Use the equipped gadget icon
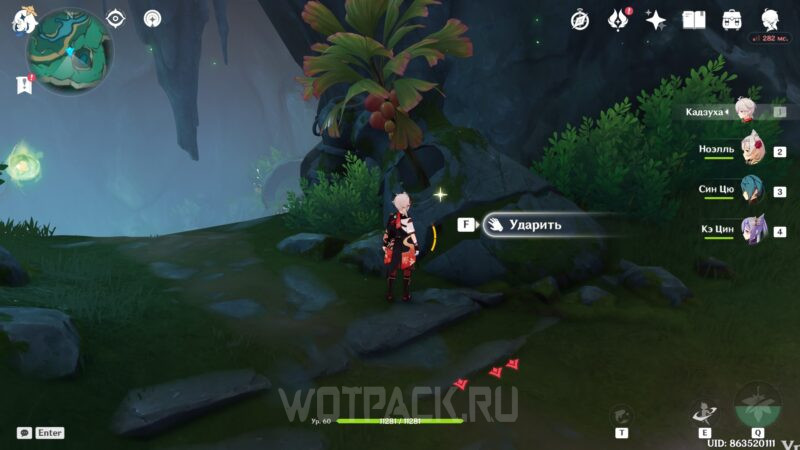The image size is (800, 450). [x=621, y=414]
